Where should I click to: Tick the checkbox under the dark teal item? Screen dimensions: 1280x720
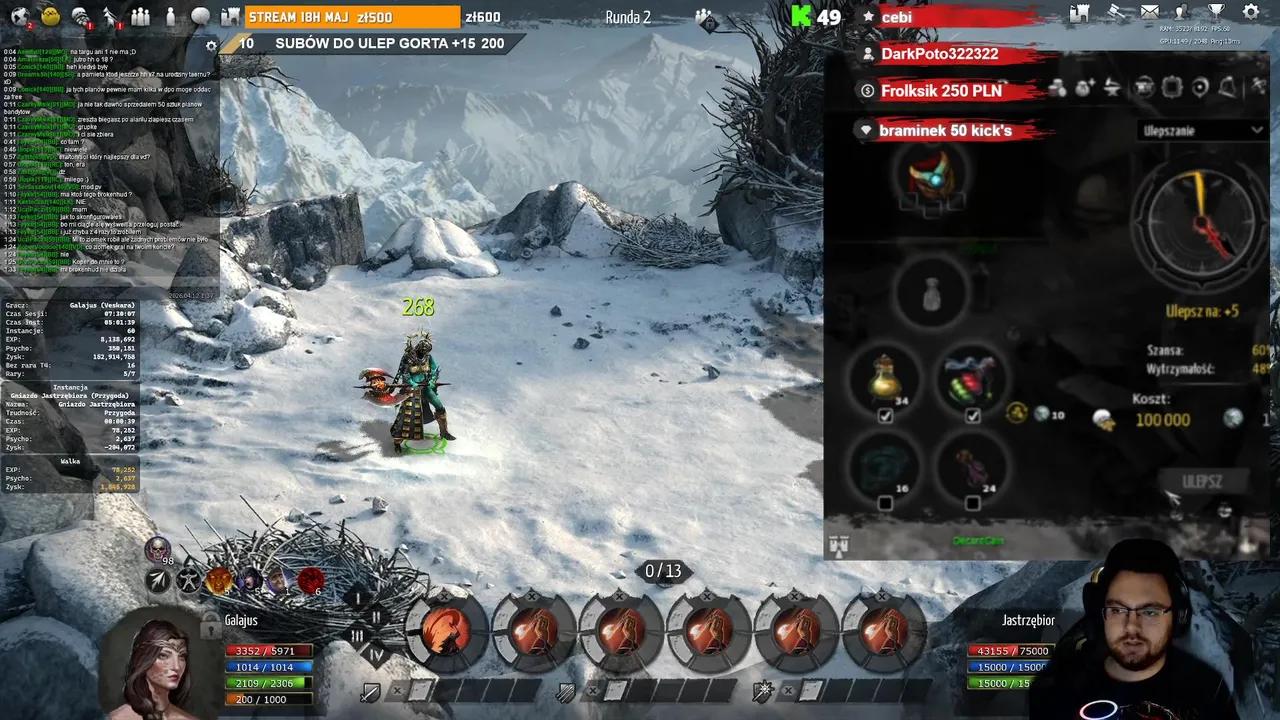[885, 503]
